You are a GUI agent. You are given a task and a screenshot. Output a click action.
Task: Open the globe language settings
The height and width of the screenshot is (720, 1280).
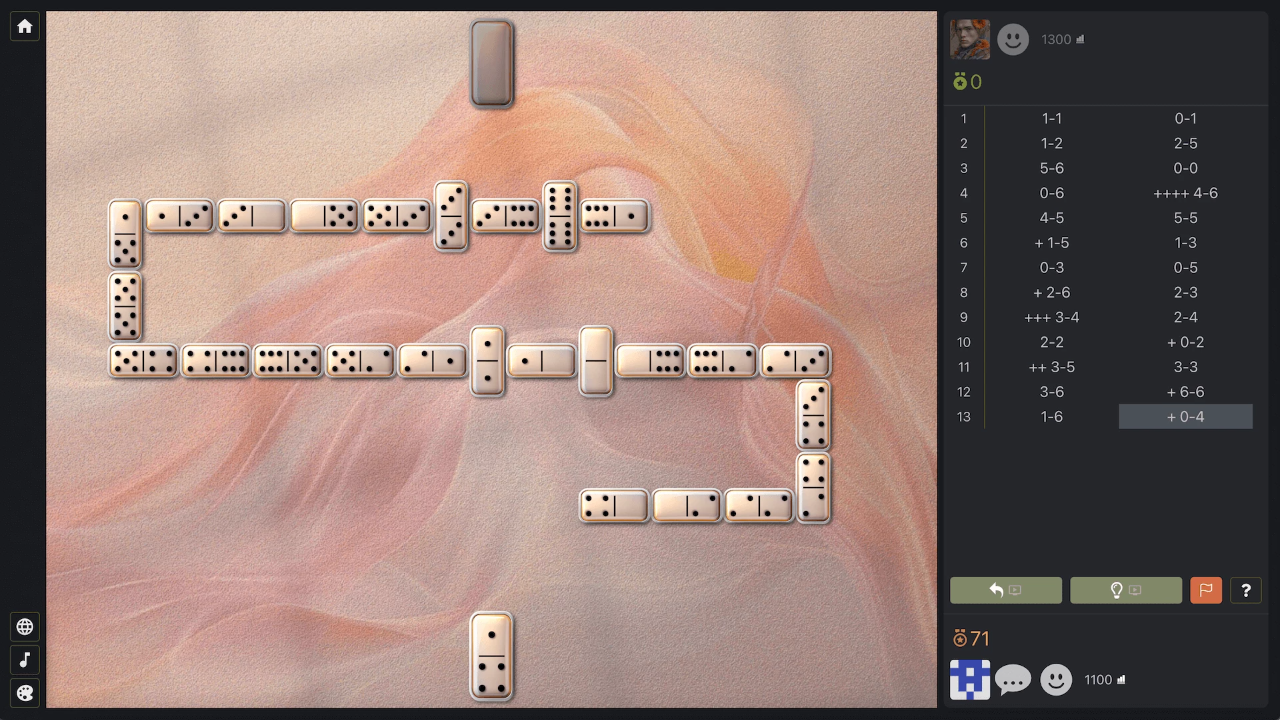pos(24,626)
